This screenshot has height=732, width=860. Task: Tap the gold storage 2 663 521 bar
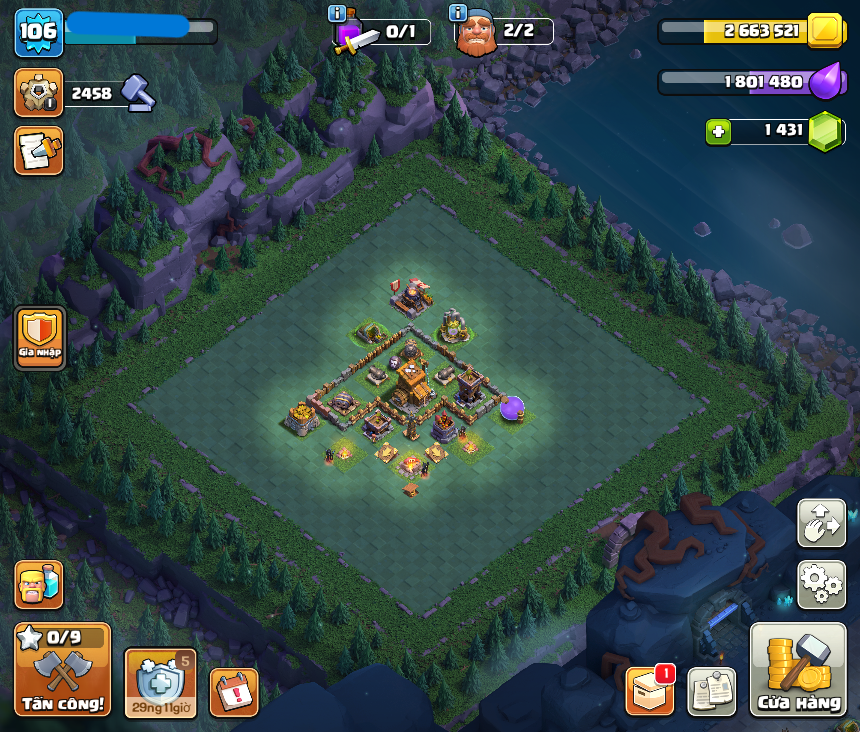[x=750, y=31]
